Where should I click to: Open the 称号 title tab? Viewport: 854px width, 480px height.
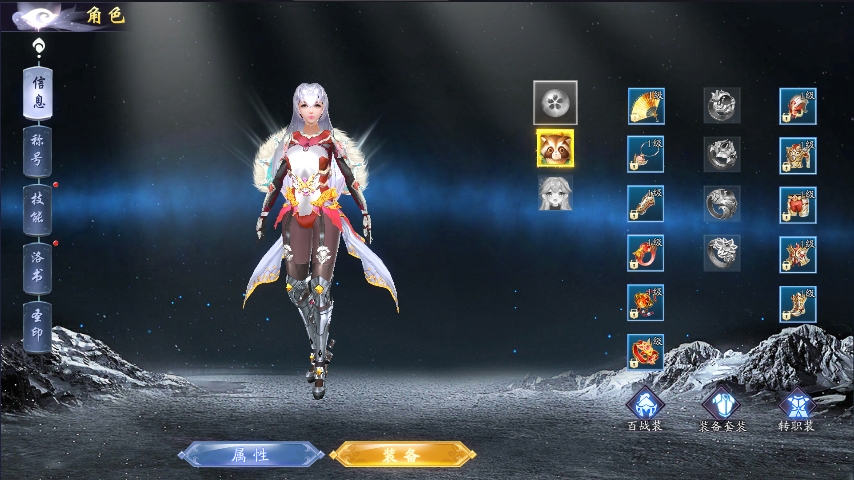click(x=38, y=150)
